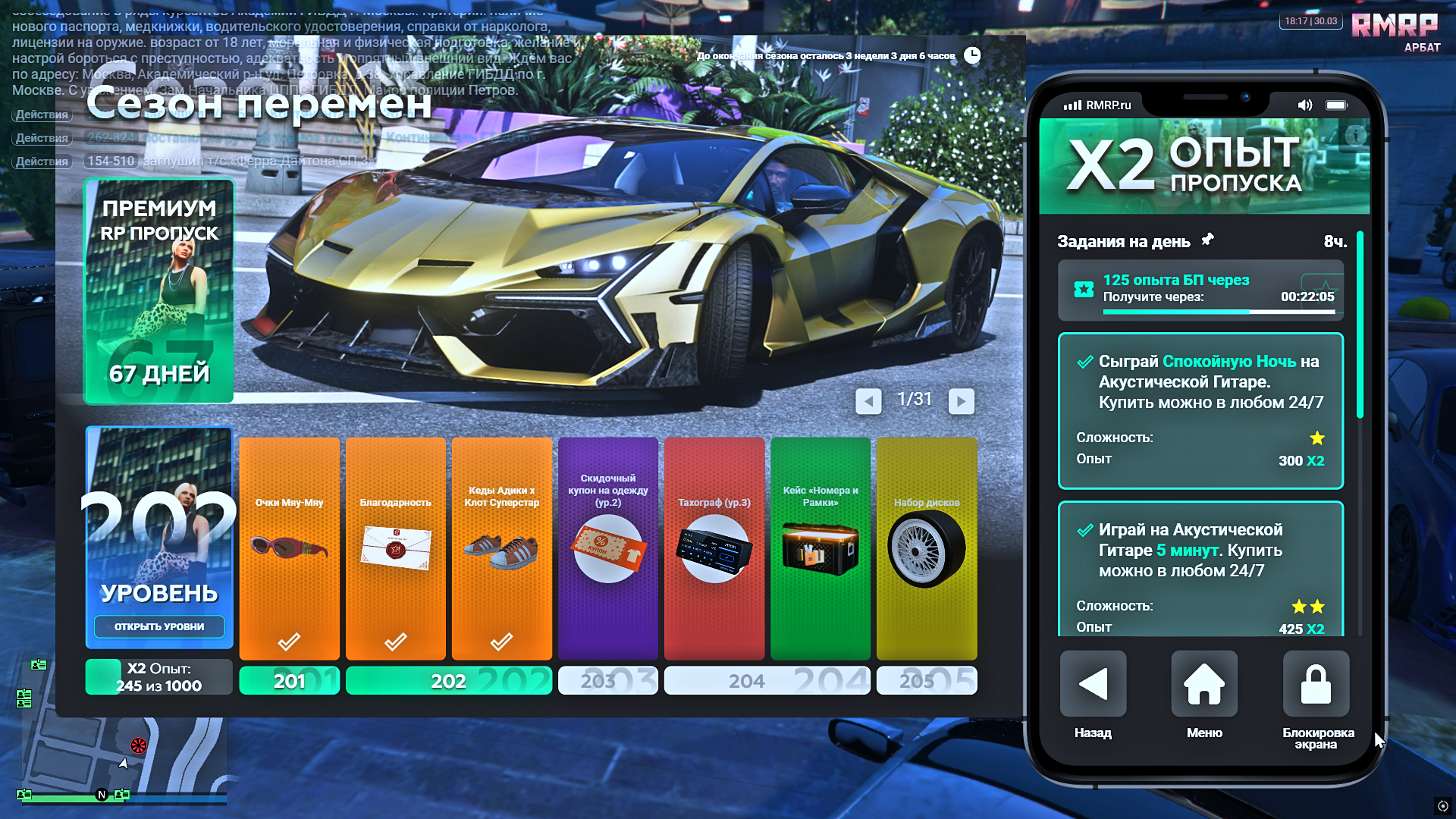Open the Кейс «Номера и Рамки» reward
The image size is (1456, 819).
pyautogui.click(x=820, y=548)
